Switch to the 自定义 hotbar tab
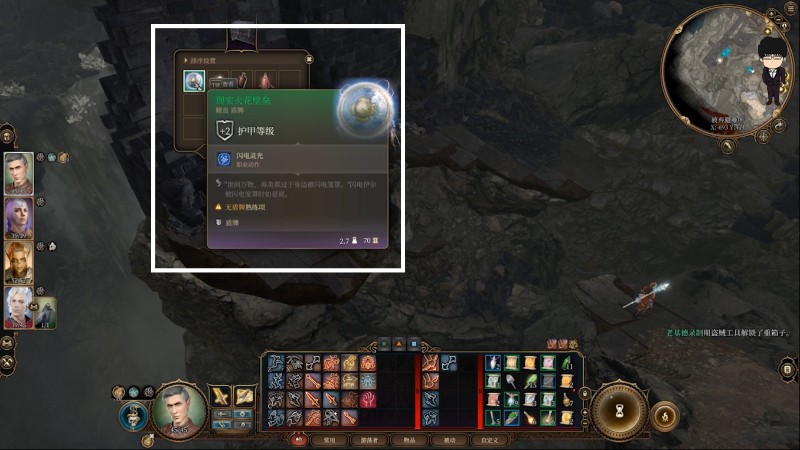800x450 pixels. point(489,439)
